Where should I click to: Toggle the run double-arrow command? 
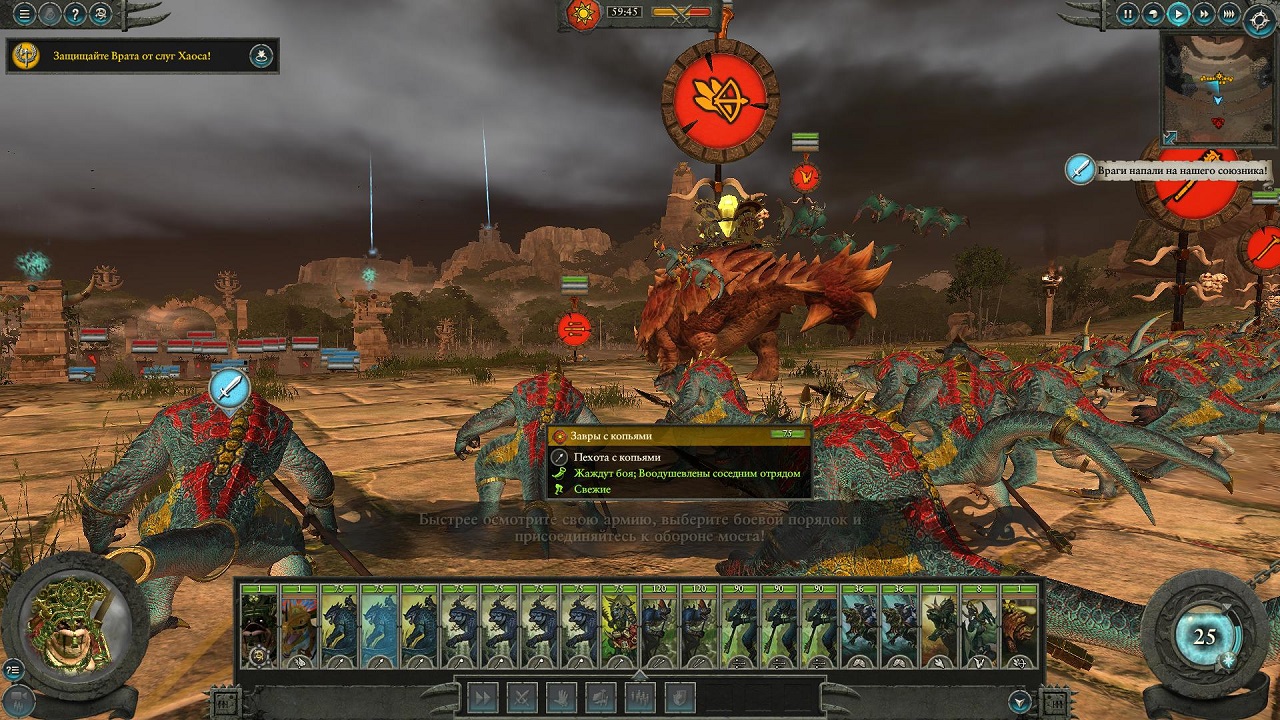coord(483,696)
